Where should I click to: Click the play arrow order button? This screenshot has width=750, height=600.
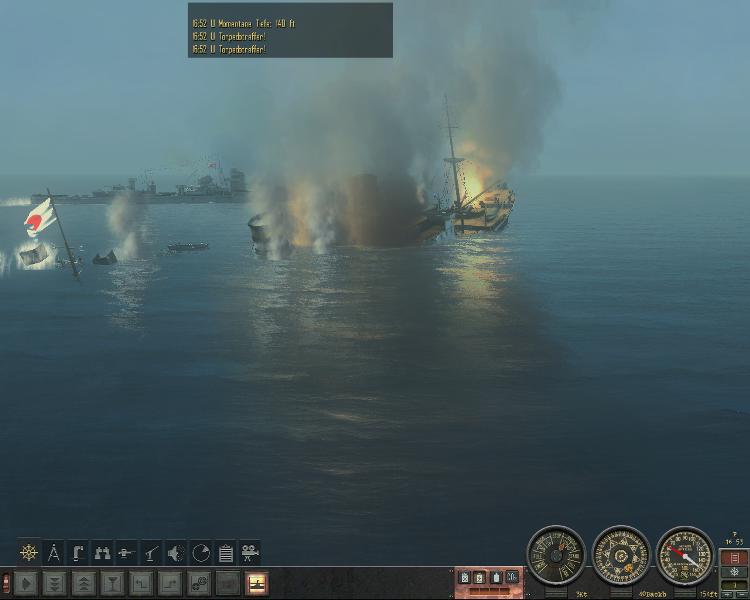click(x=26, y=582)
